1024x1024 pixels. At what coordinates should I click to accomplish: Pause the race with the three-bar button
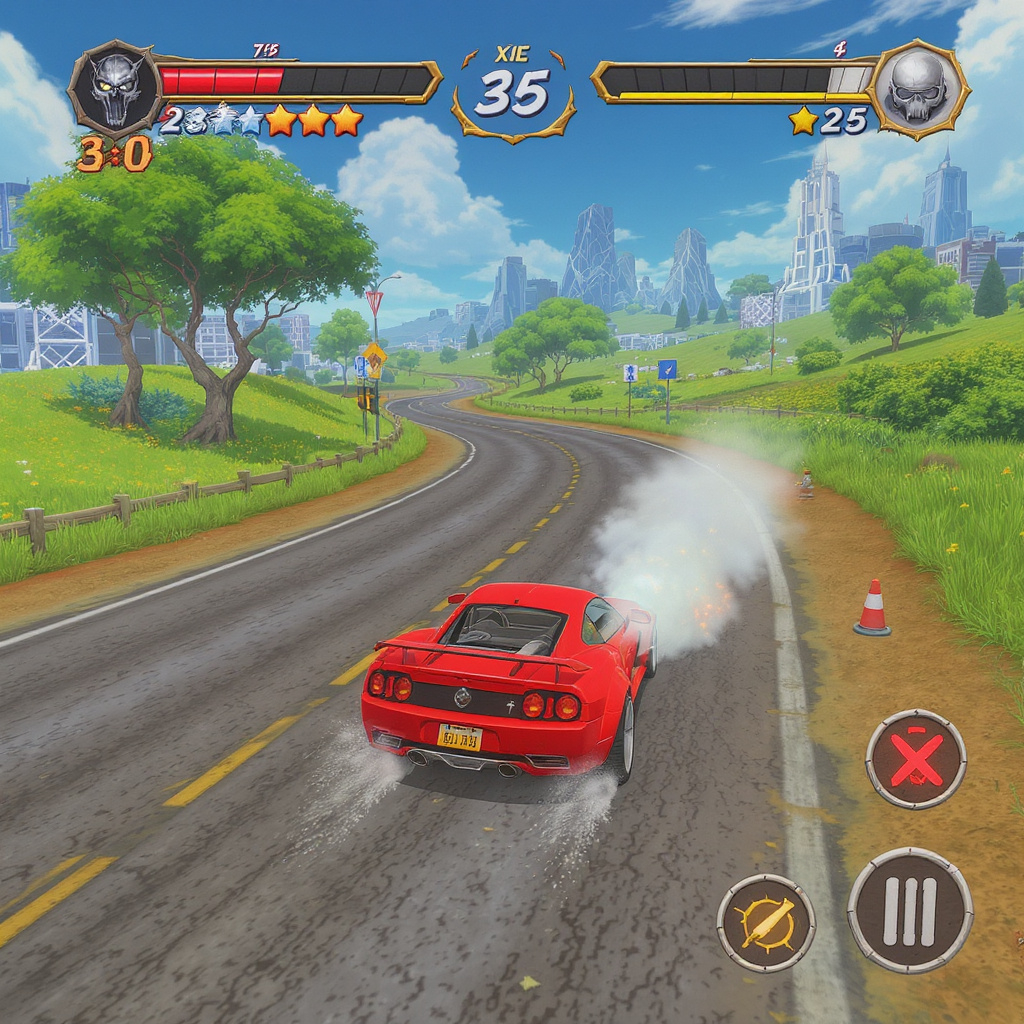point(910,910)
